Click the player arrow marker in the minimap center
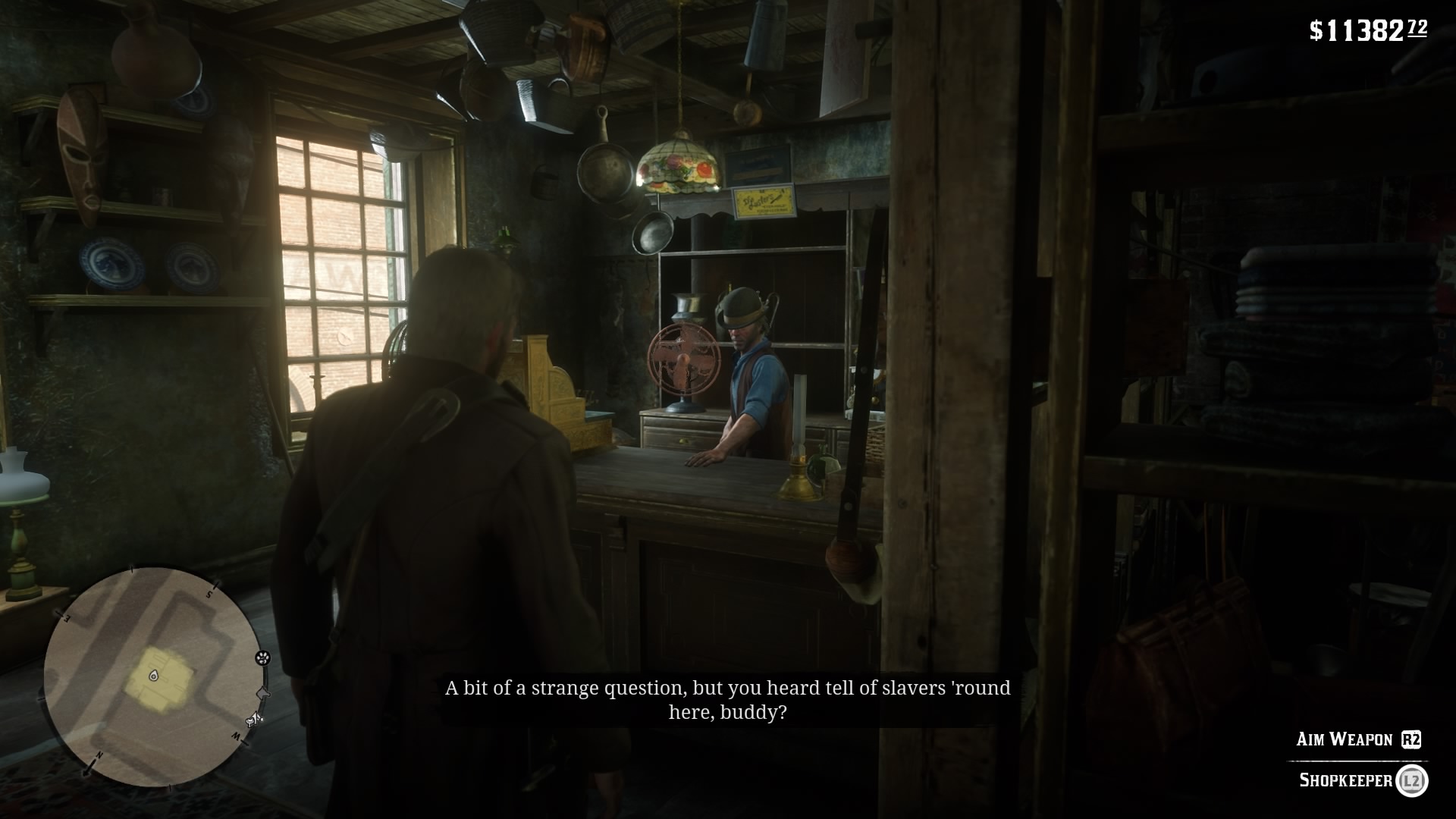Screen dimensions: 1456x819 click(x=154, y=676)
